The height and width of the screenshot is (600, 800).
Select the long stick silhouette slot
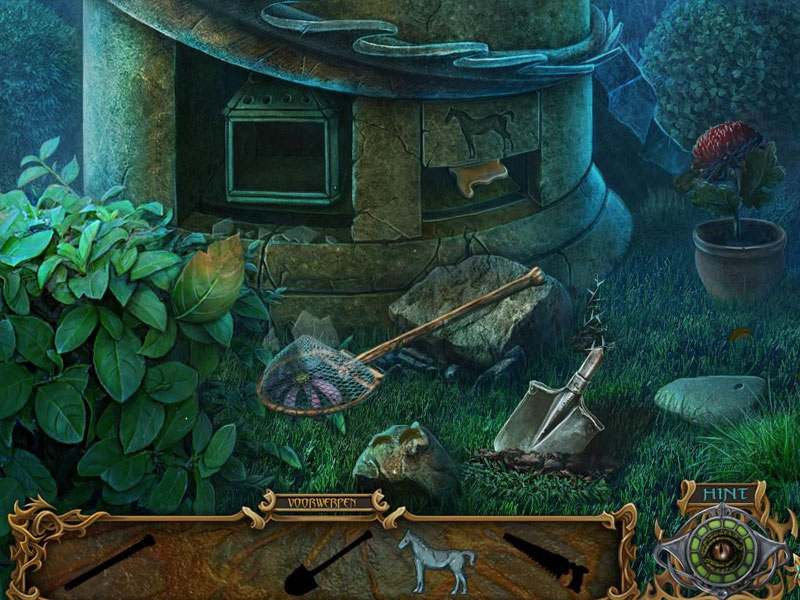click(110, 562)
